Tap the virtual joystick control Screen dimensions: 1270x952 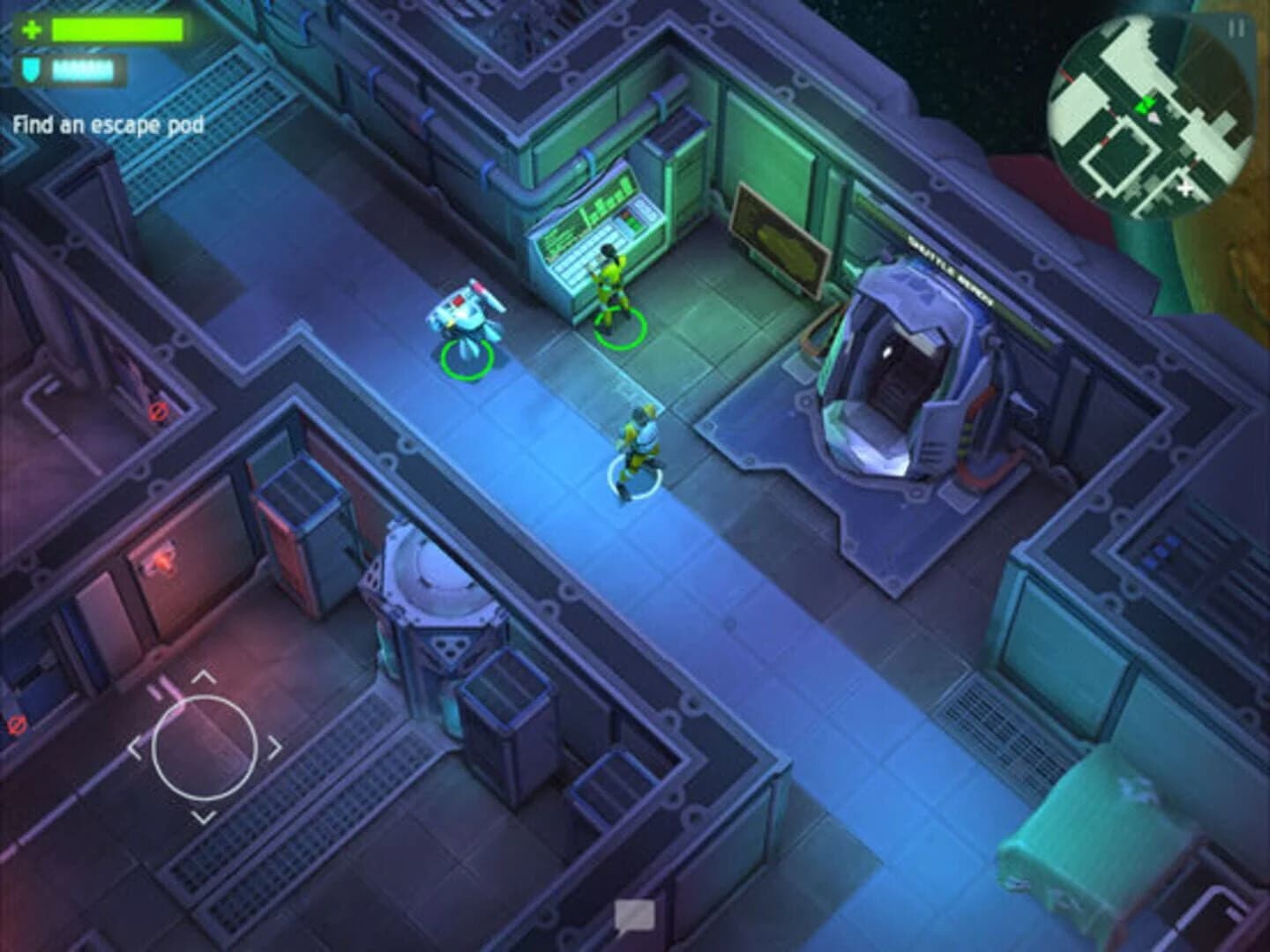(205, 747)
